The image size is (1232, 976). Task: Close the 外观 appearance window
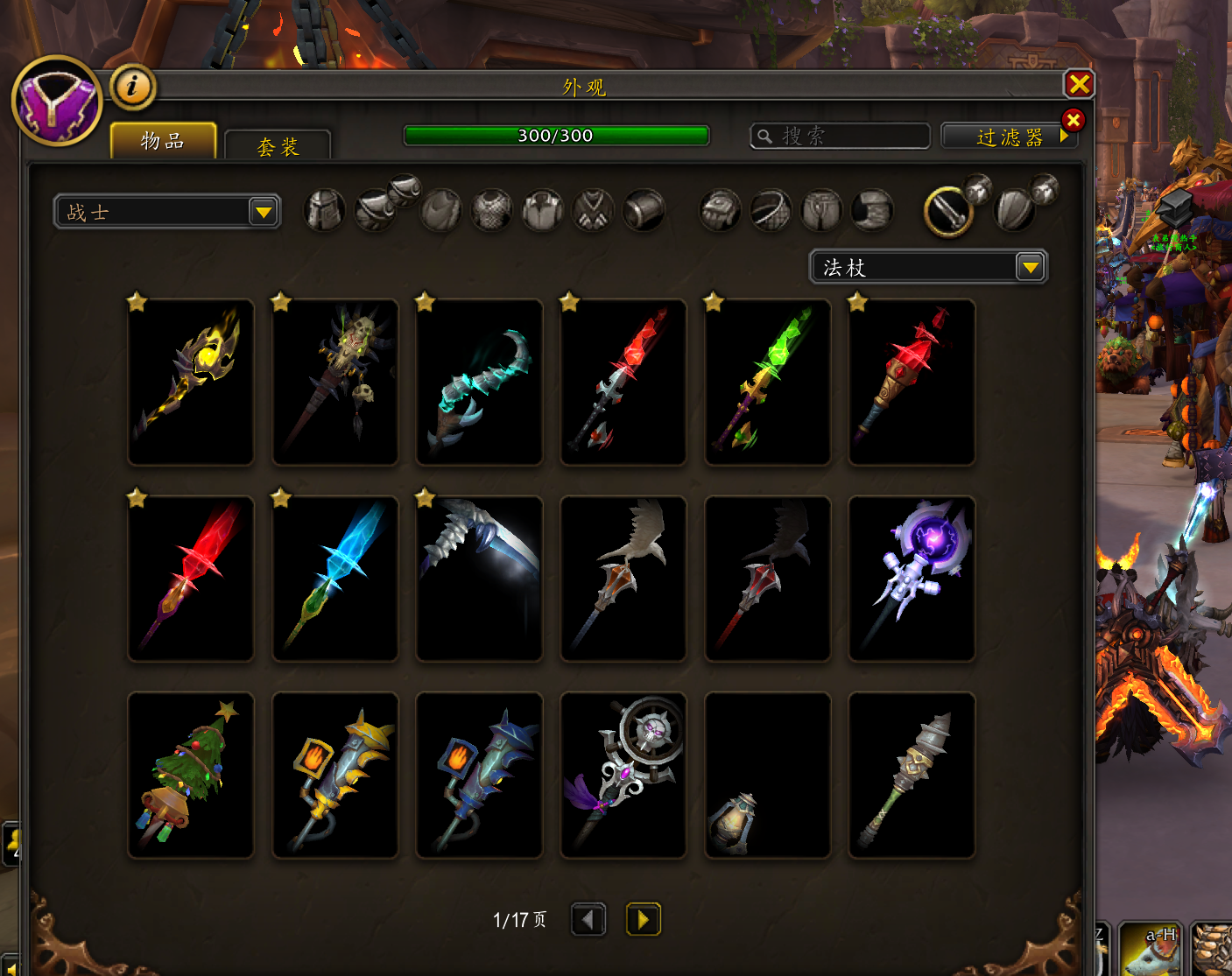tap(1079, 84)
